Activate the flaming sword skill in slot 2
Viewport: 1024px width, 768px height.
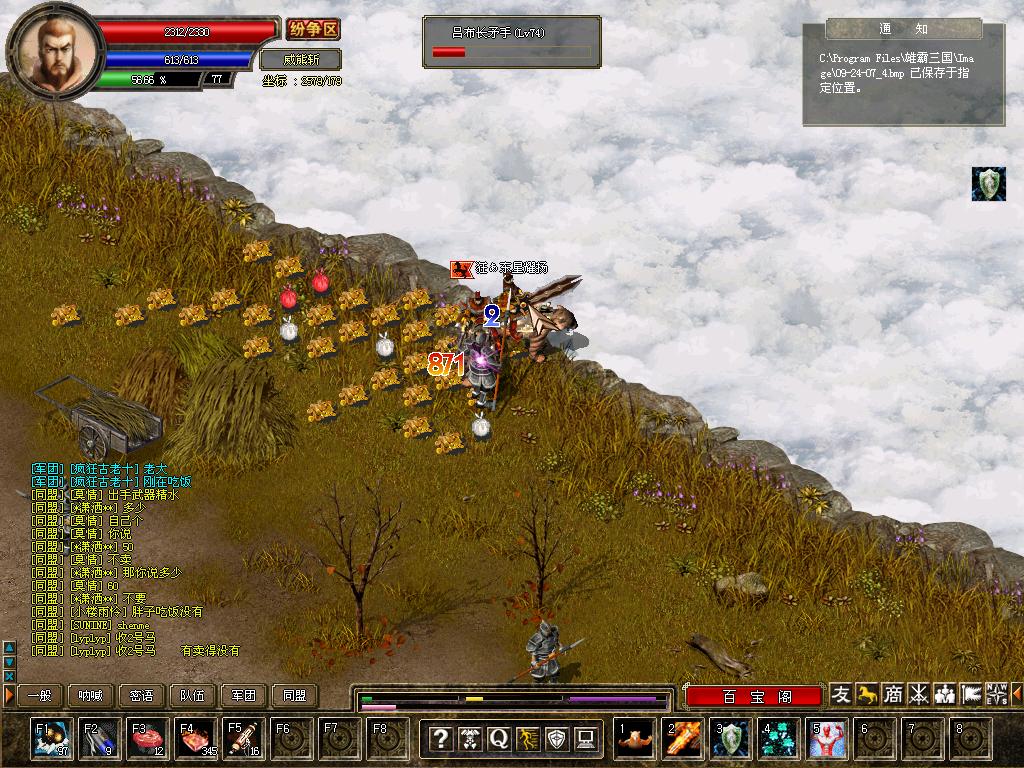683,739
